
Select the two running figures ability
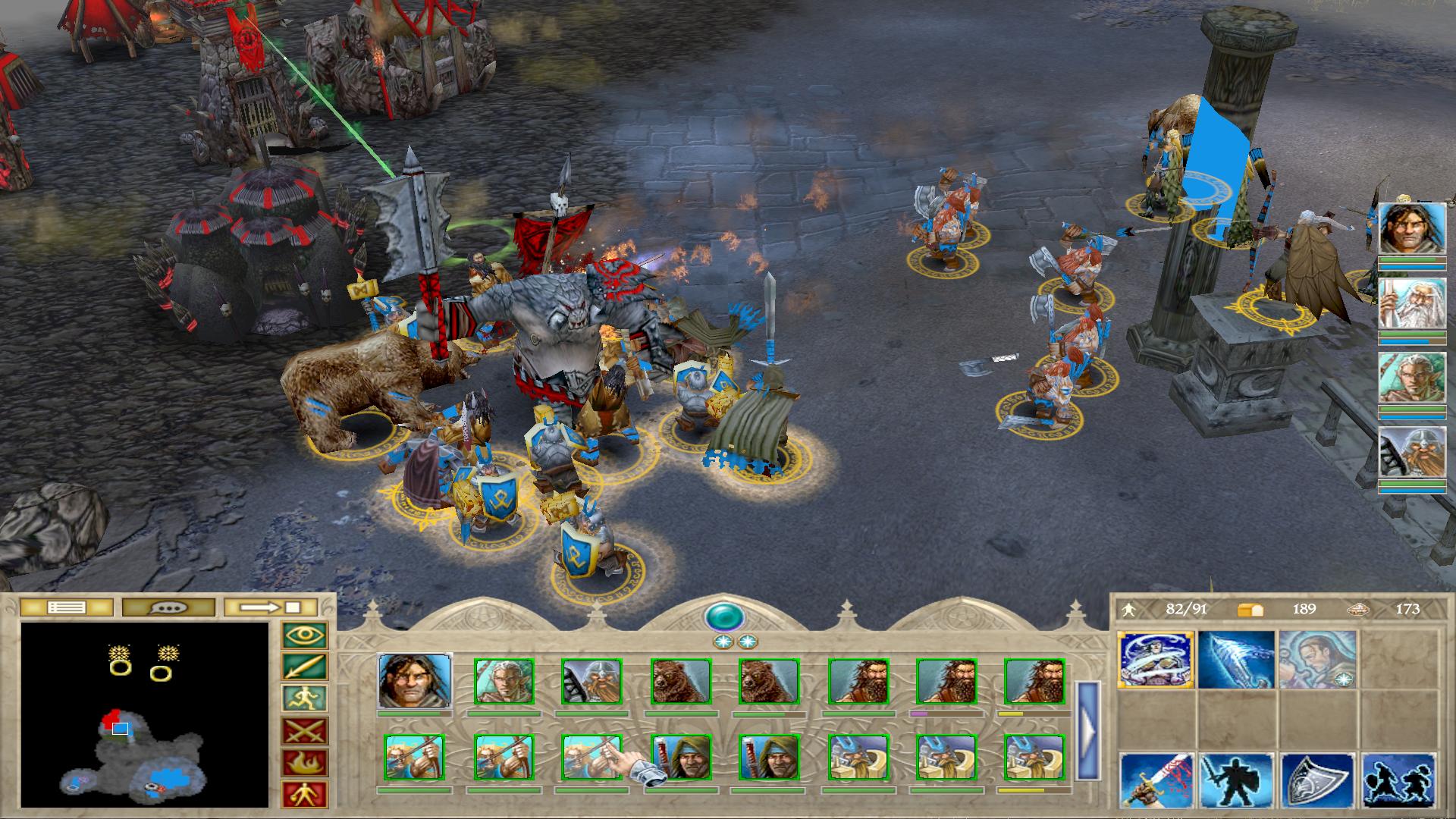pyautogui.click(x=1398, y=781)
